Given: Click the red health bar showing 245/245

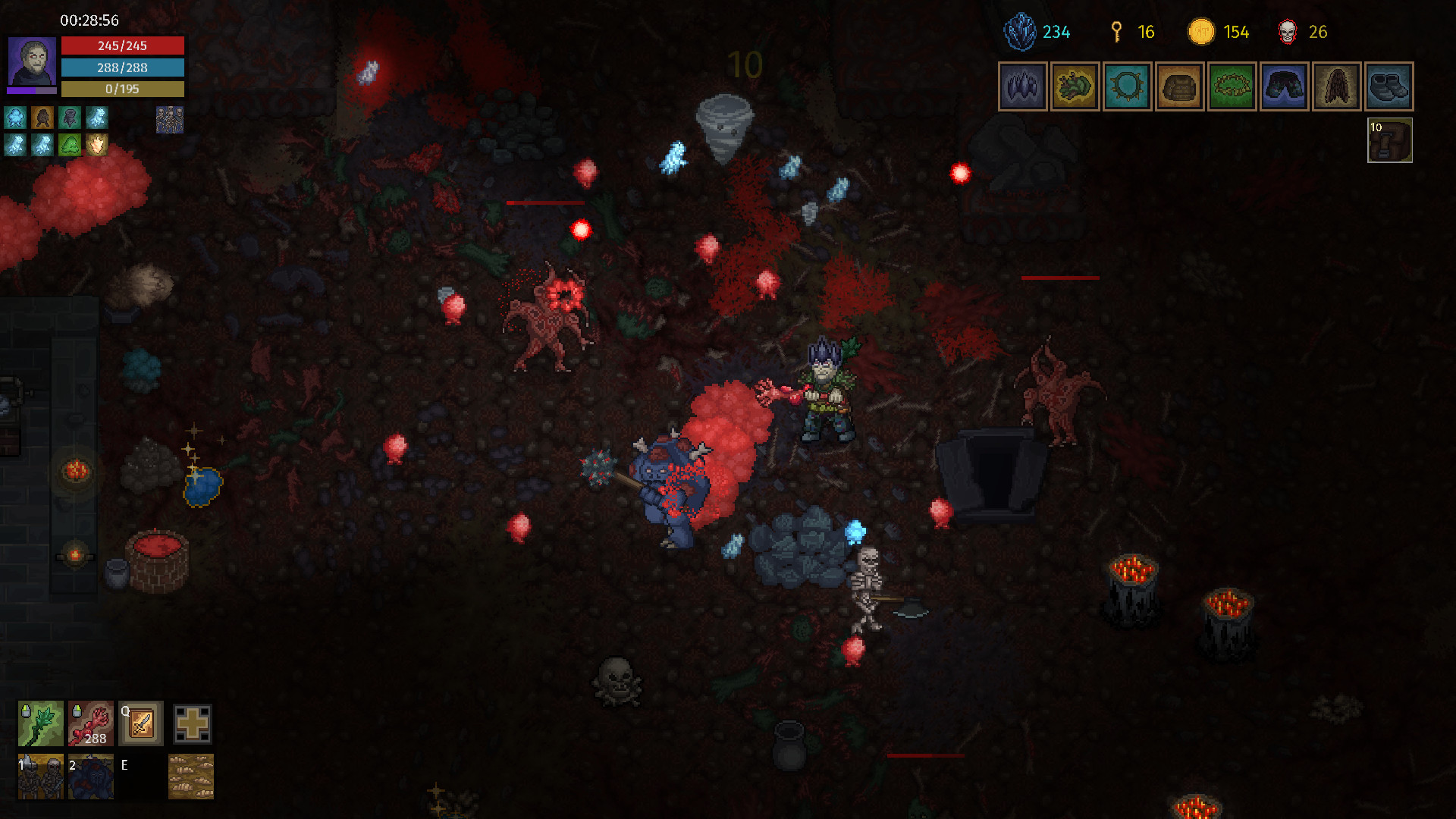Looking at the screenshot, I should [x=124, y=45].
